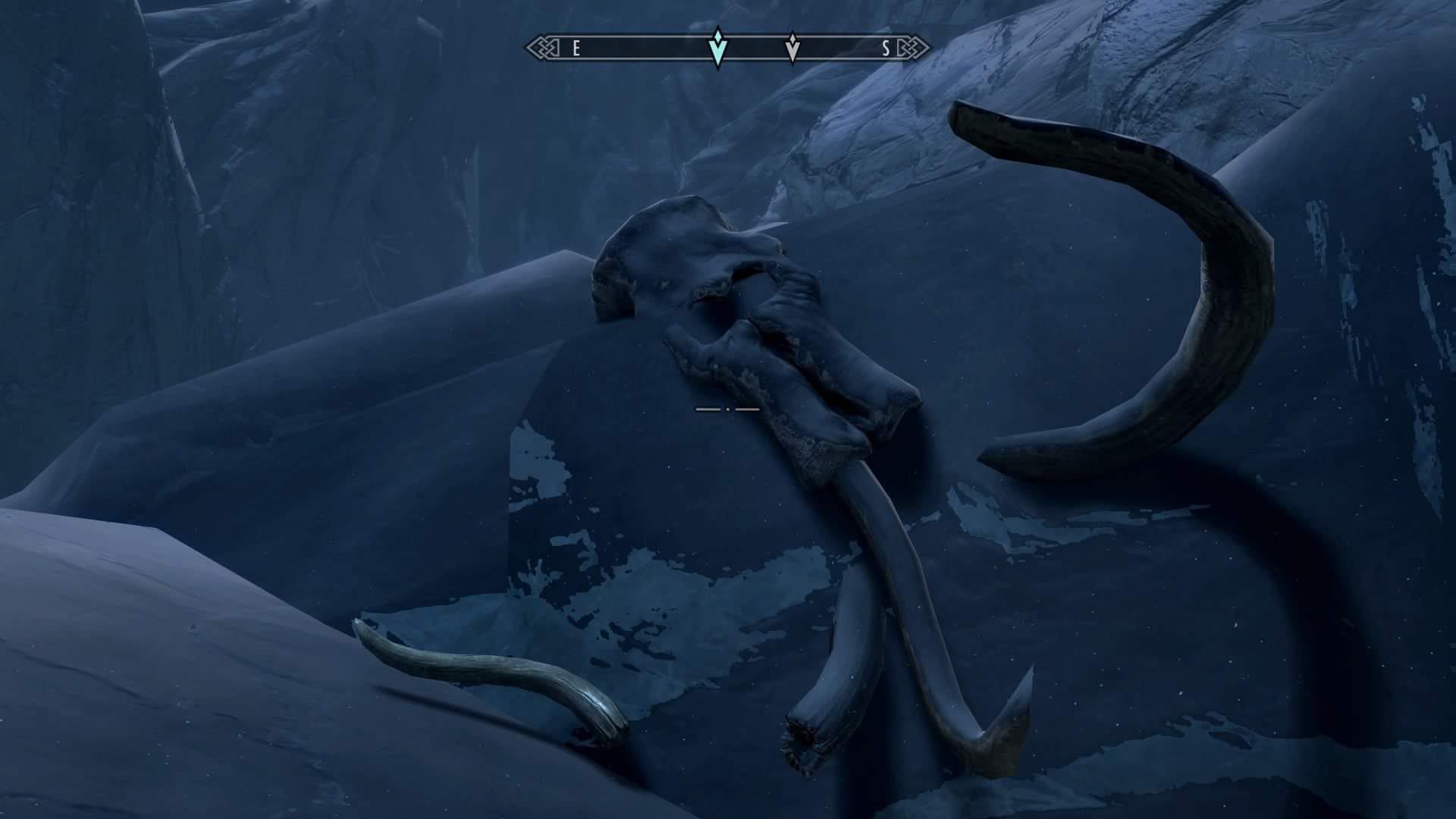Click the compass bar between the two markers
This screenshot has width=1456, height=819.
point(755,47)
